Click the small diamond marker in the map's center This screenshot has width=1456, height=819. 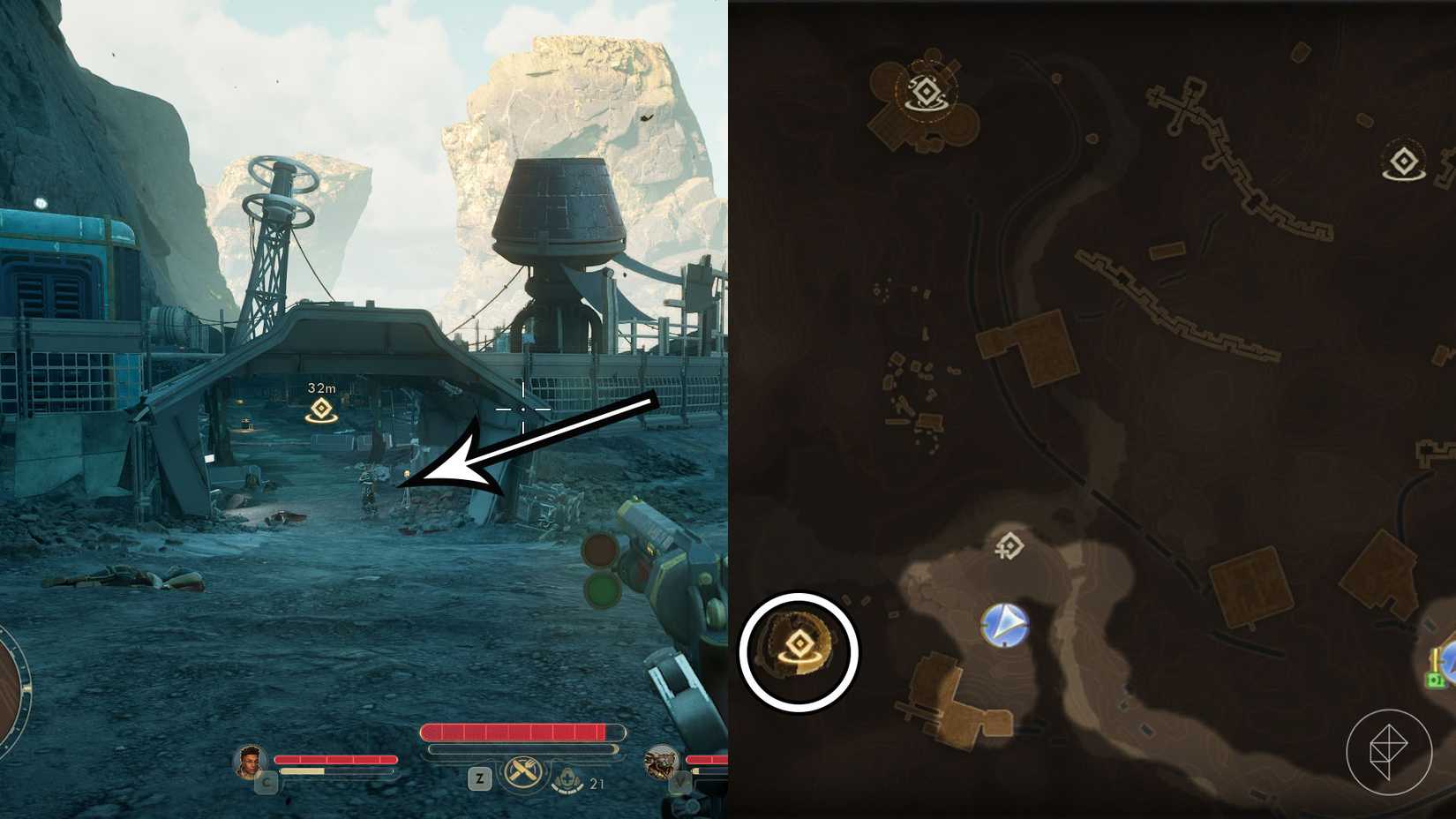click(x=1010, y=547)
